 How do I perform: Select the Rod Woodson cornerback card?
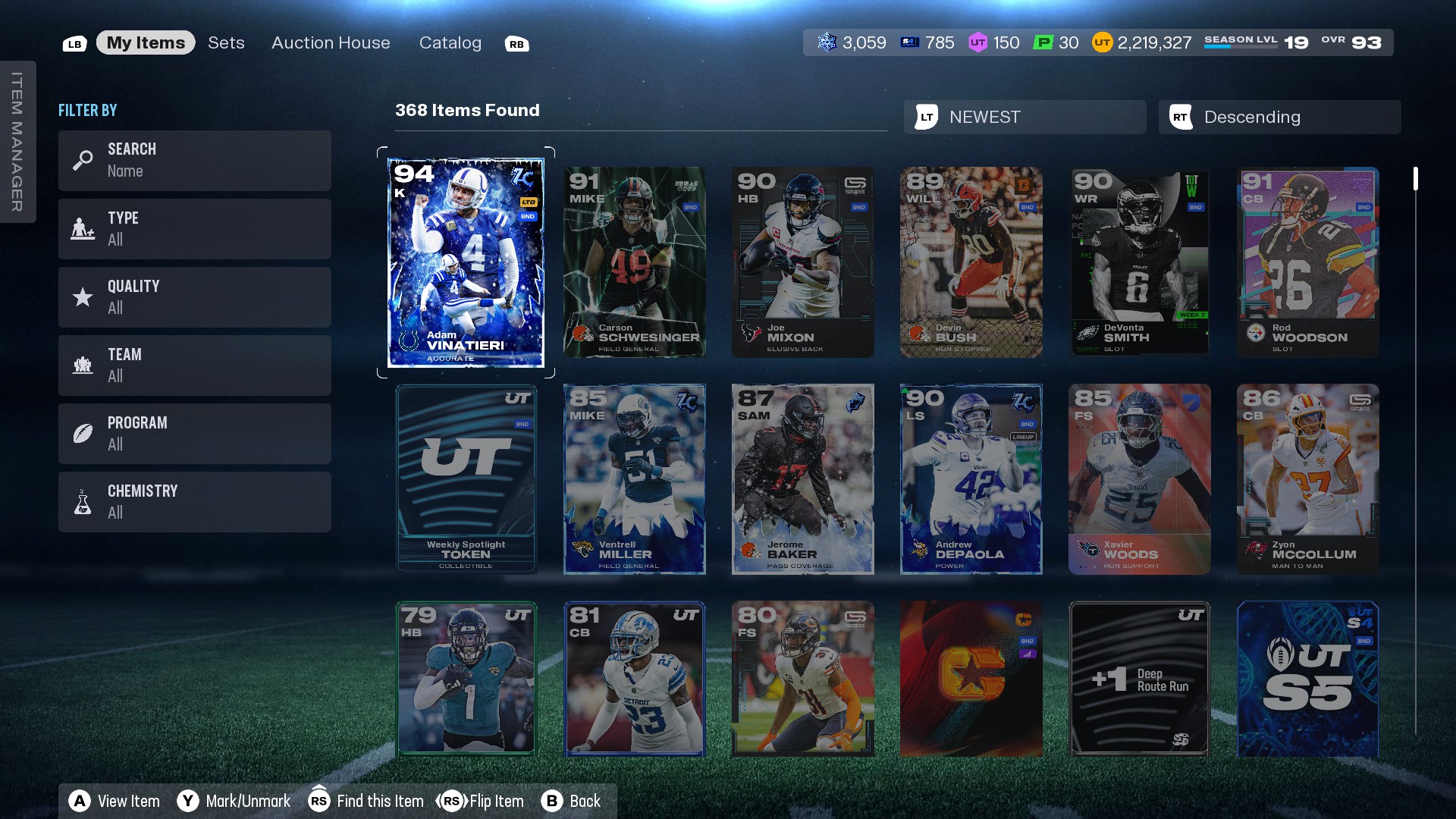tap(1307, 262)
